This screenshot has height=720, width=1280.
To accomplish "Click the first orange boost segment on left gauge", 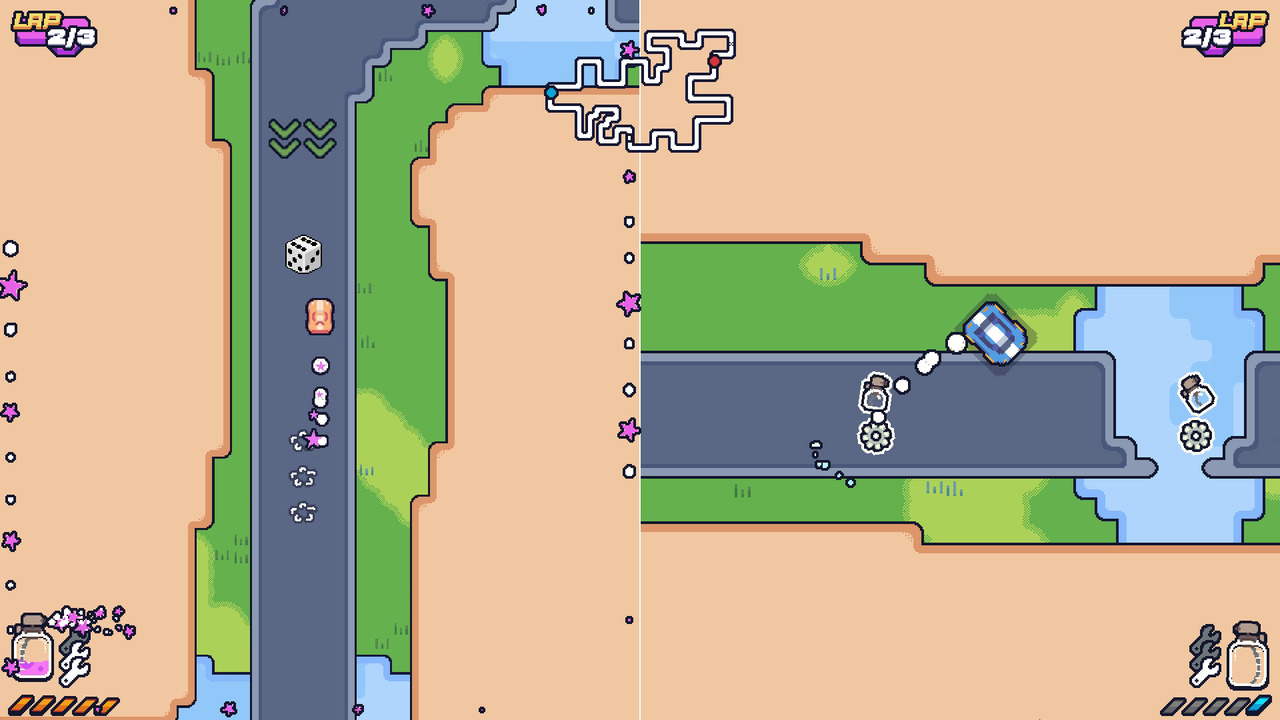I will click(18, 707).
